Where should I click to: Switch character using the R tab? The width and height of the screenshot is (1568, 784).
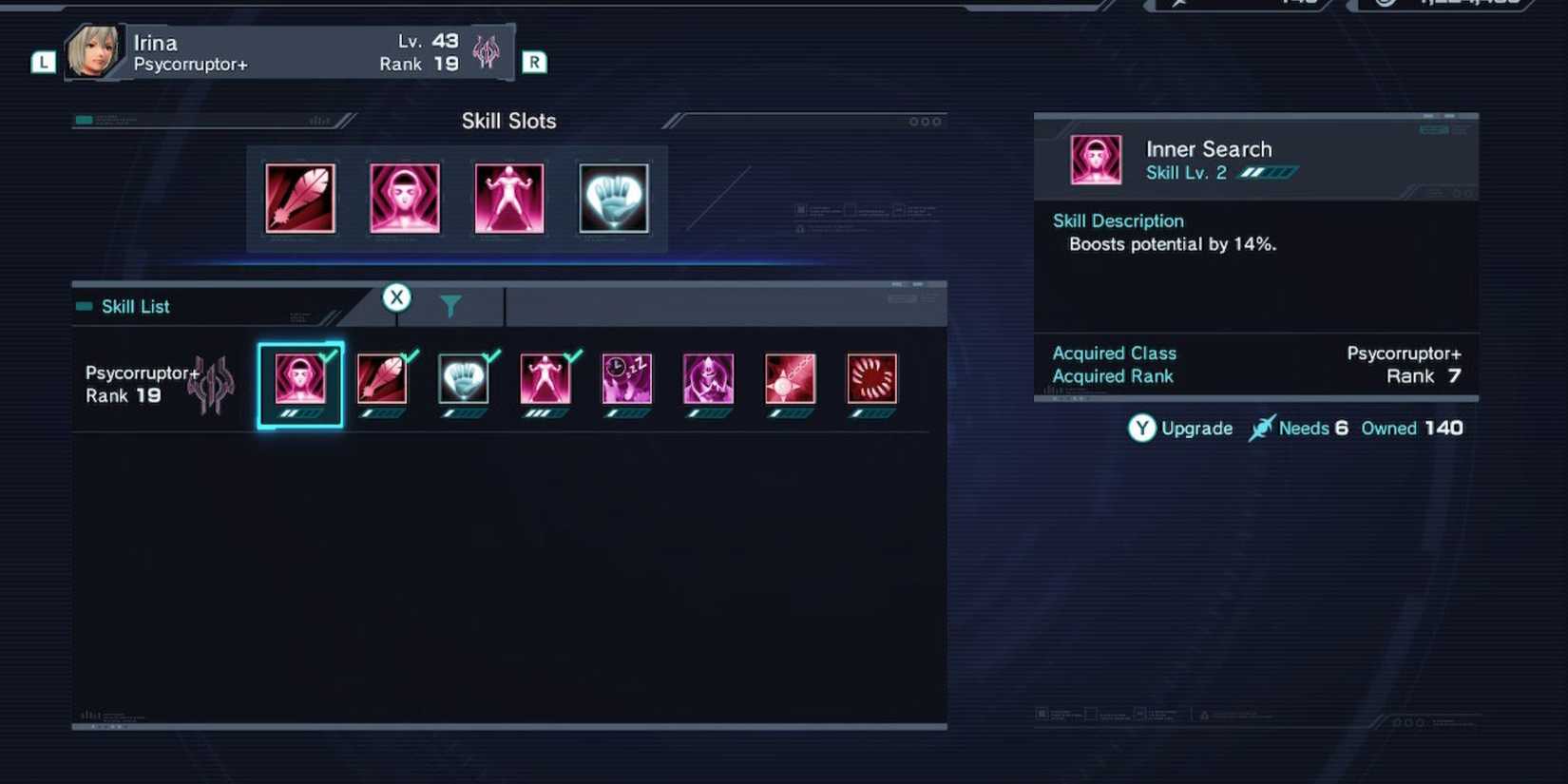(535, 61)
